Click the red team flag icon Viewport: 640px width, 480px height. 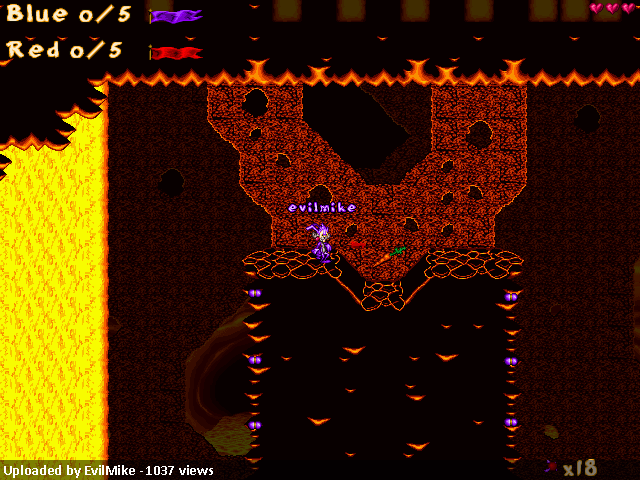(176, 52)
